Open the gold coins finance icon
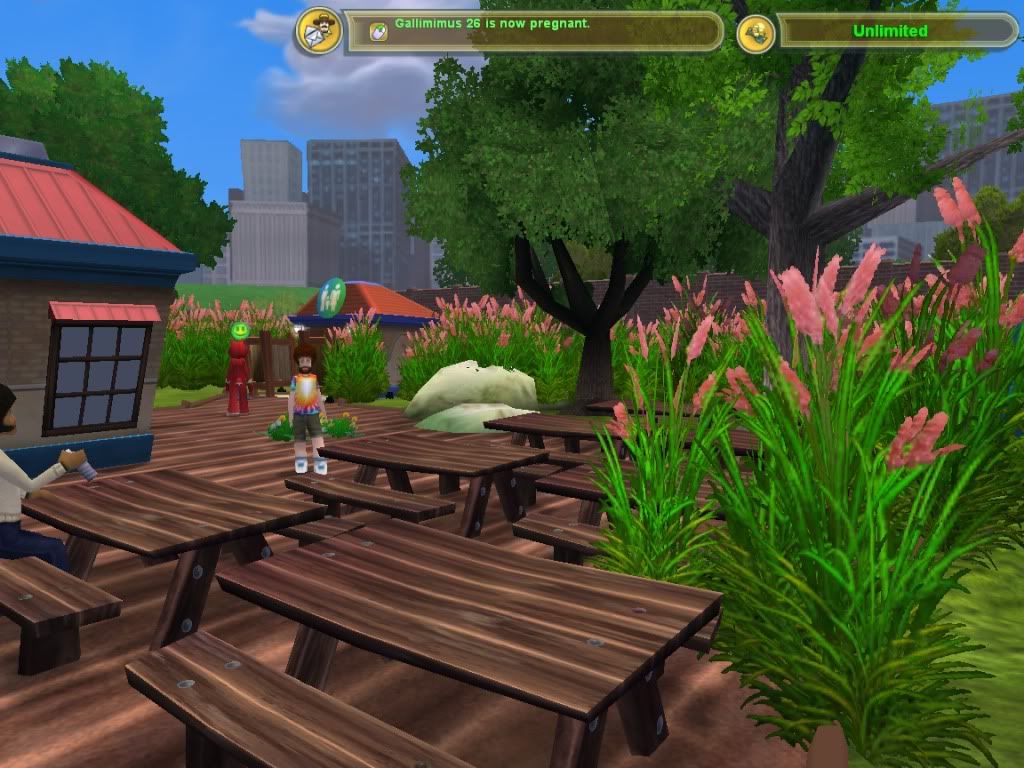The image size is (1024, 768). [756, 33]
